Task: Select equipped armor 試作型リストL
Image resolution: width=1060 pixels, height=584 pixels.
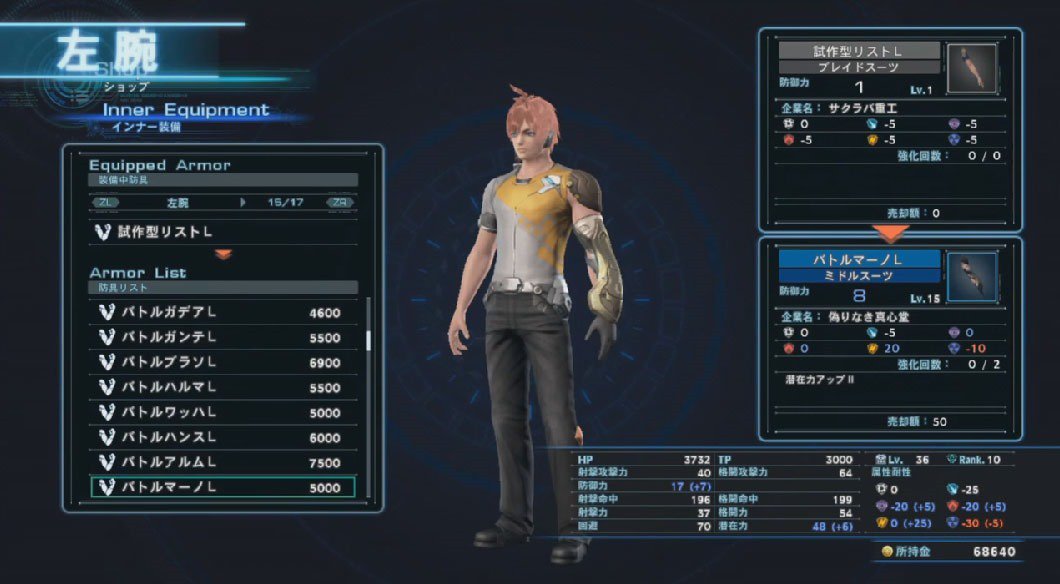Action: pyautogui.click(x=222, y=232)
